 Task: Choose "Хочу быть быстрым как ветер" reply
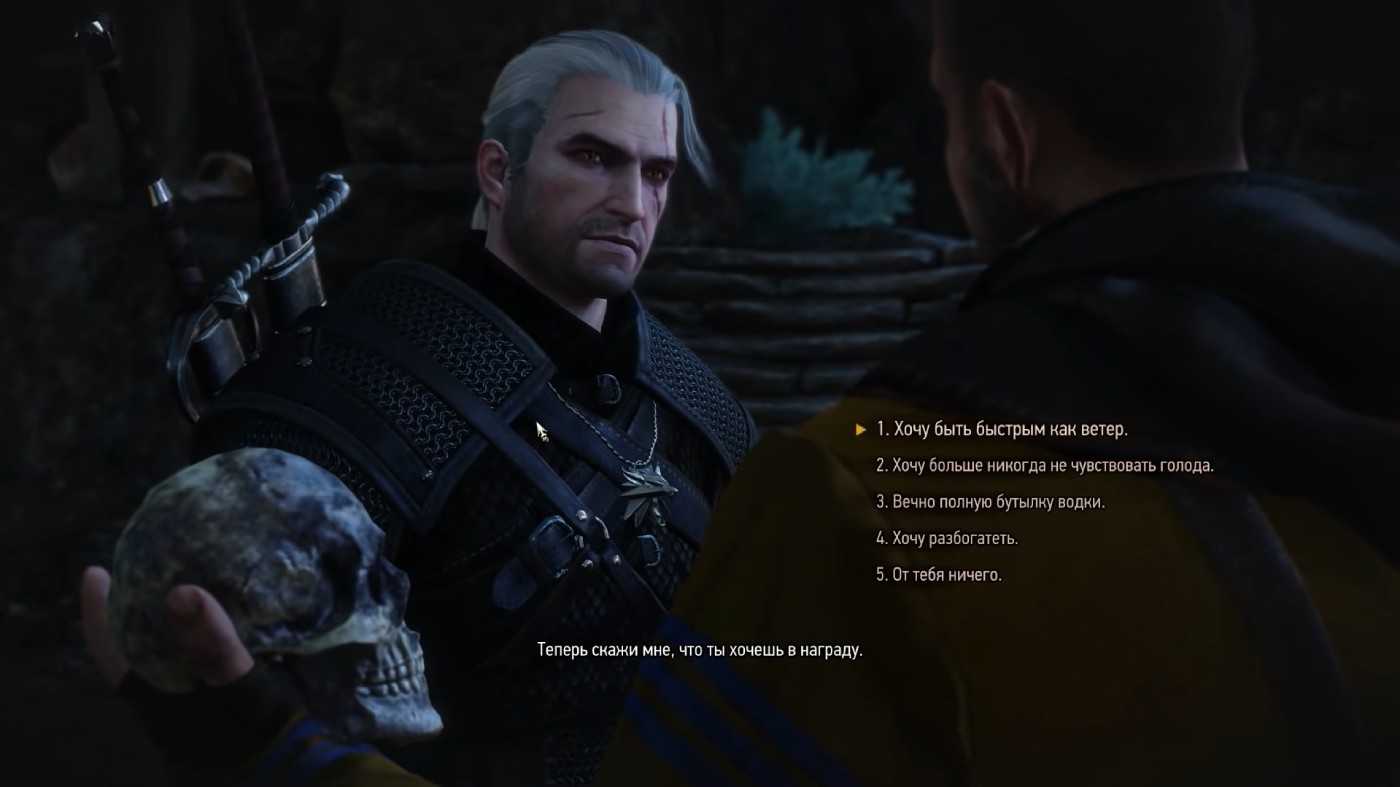[x=1001, y=429]
